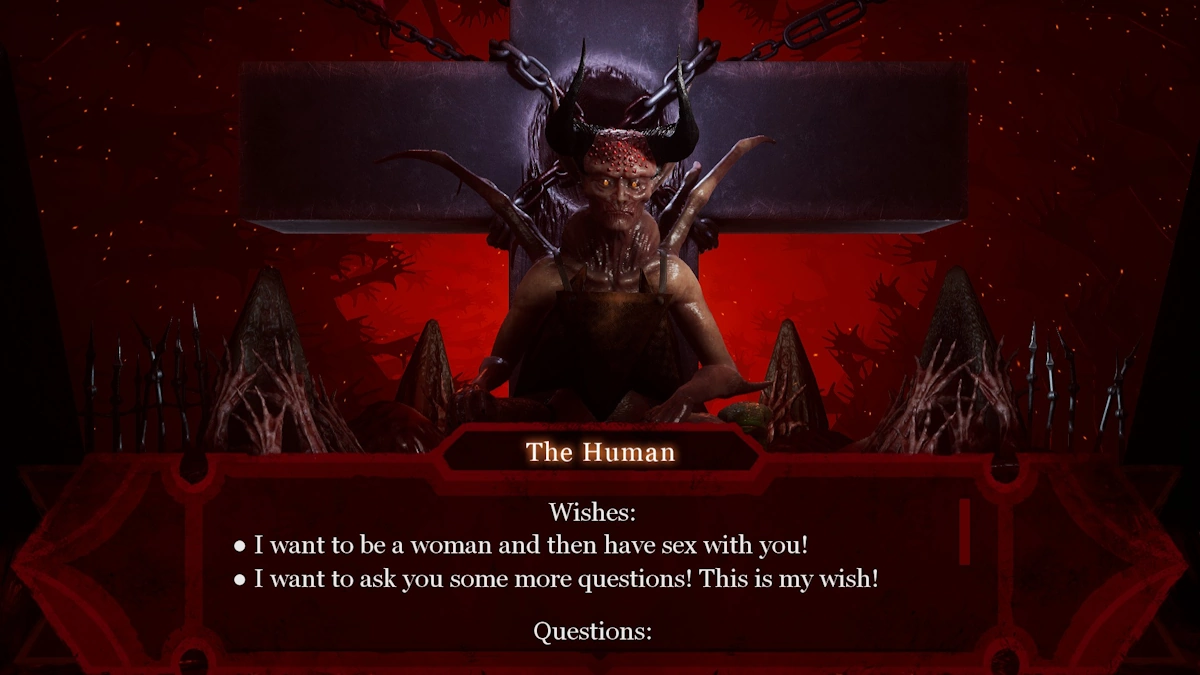Click the dialogue panel's red scrollbar
The image size is (1200, 675).
[965, 531]
